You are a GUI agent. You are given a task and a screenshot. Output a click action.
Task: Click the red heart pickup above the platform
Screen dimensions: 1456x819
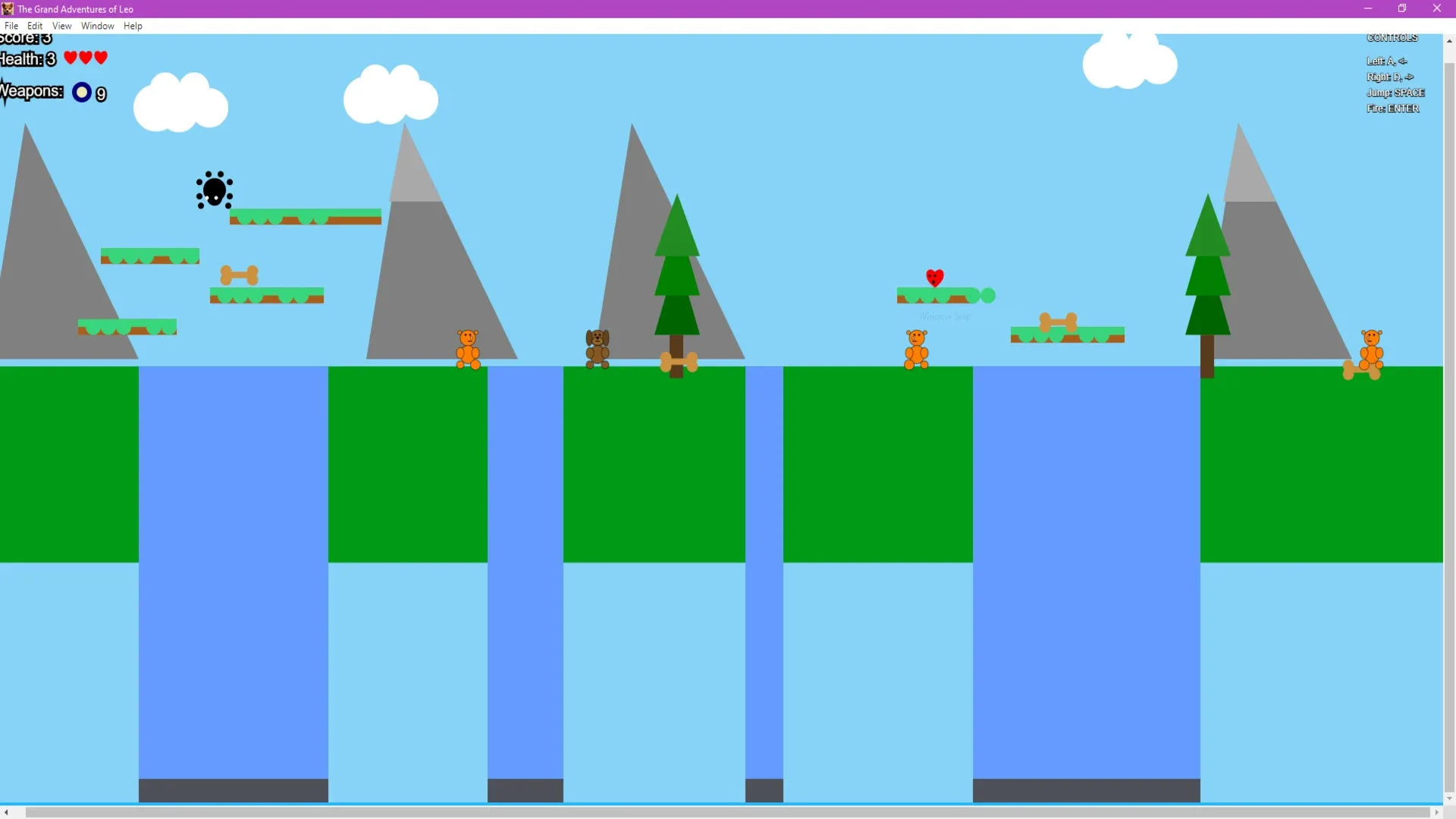point(935,278)
